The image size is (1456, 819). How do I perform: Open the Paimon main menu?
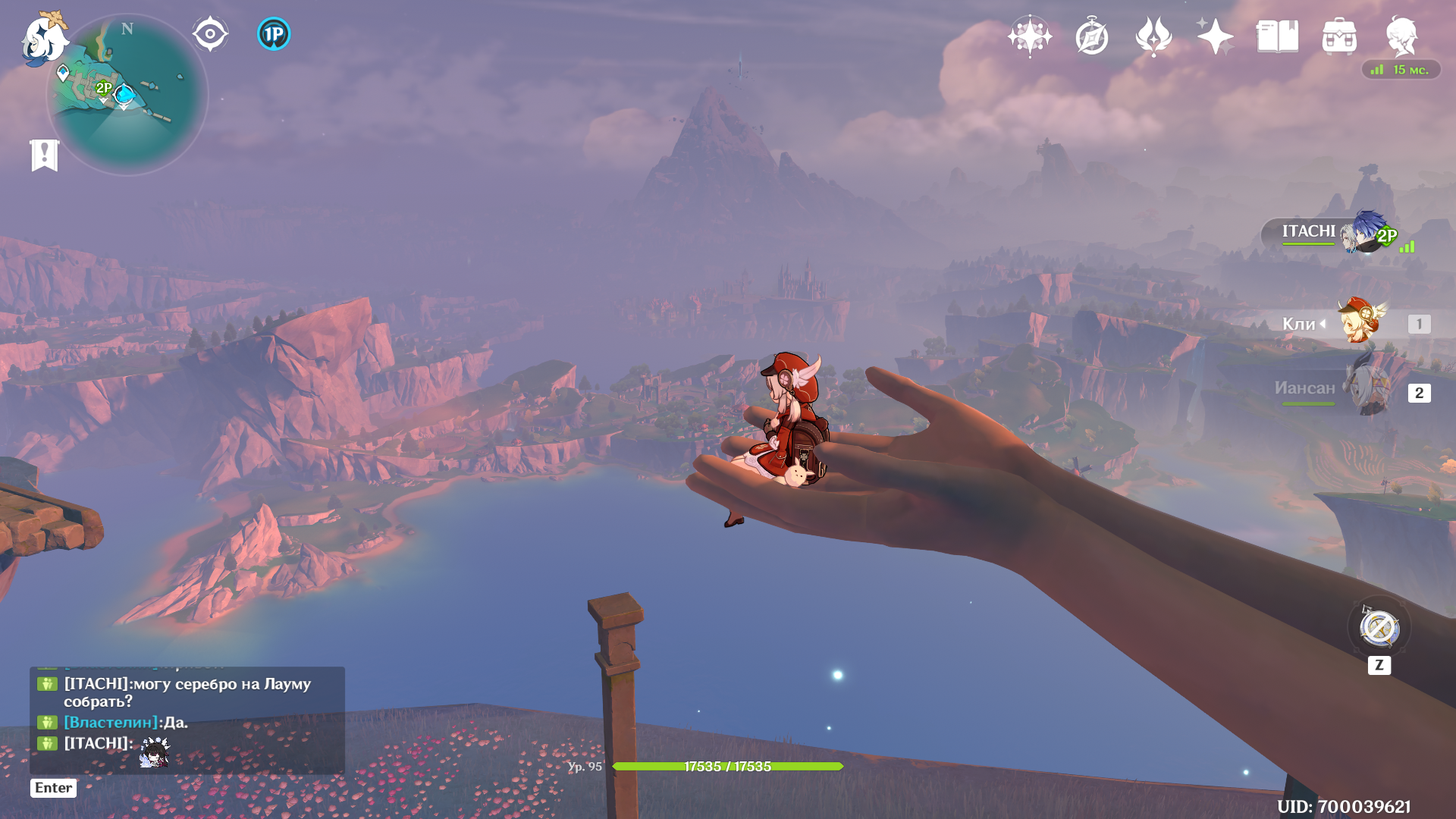point(44,38)
